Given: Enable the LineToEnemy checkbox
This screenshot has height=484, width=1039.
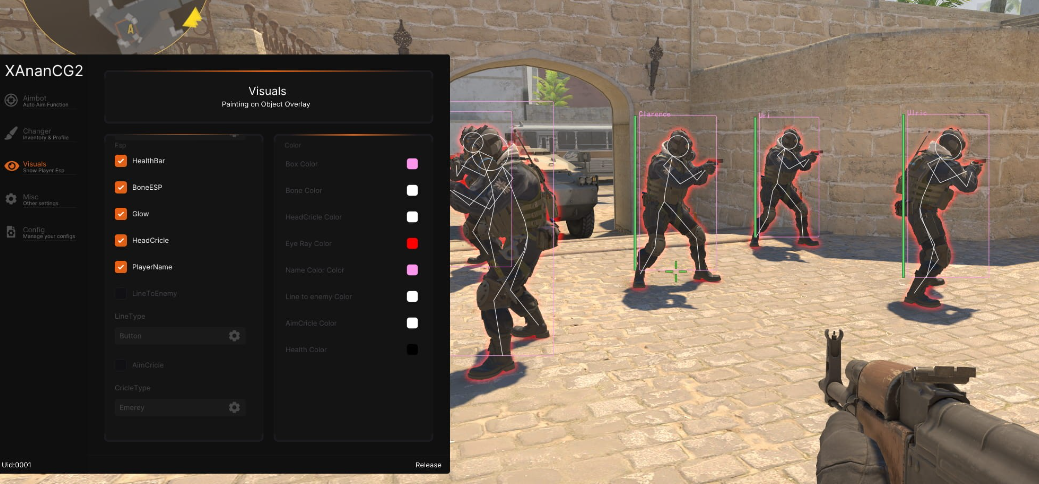Looking at the screenshot, I should pos(121,294).
